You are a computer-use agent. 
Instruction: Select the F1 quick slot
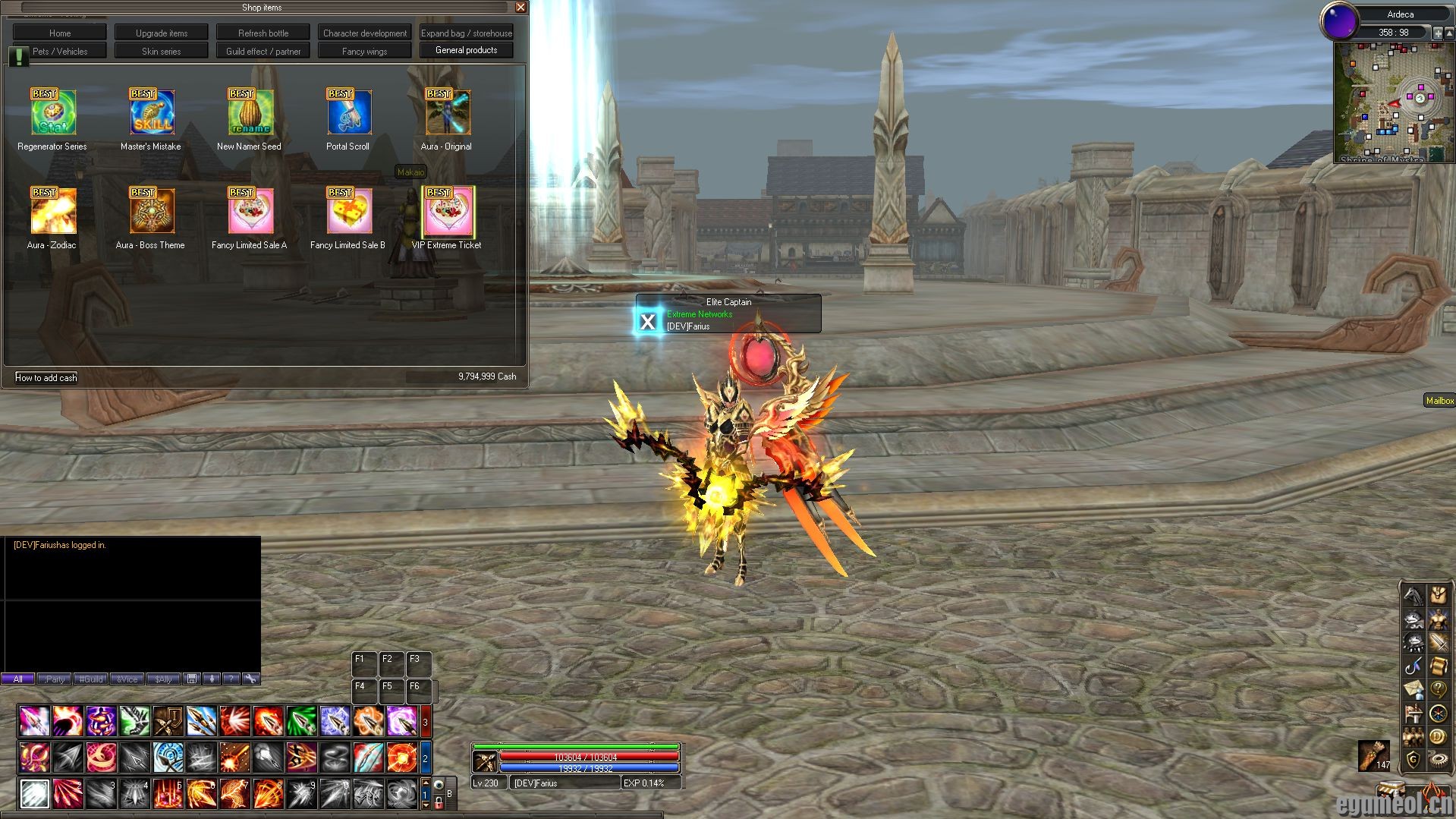point(364,664)
